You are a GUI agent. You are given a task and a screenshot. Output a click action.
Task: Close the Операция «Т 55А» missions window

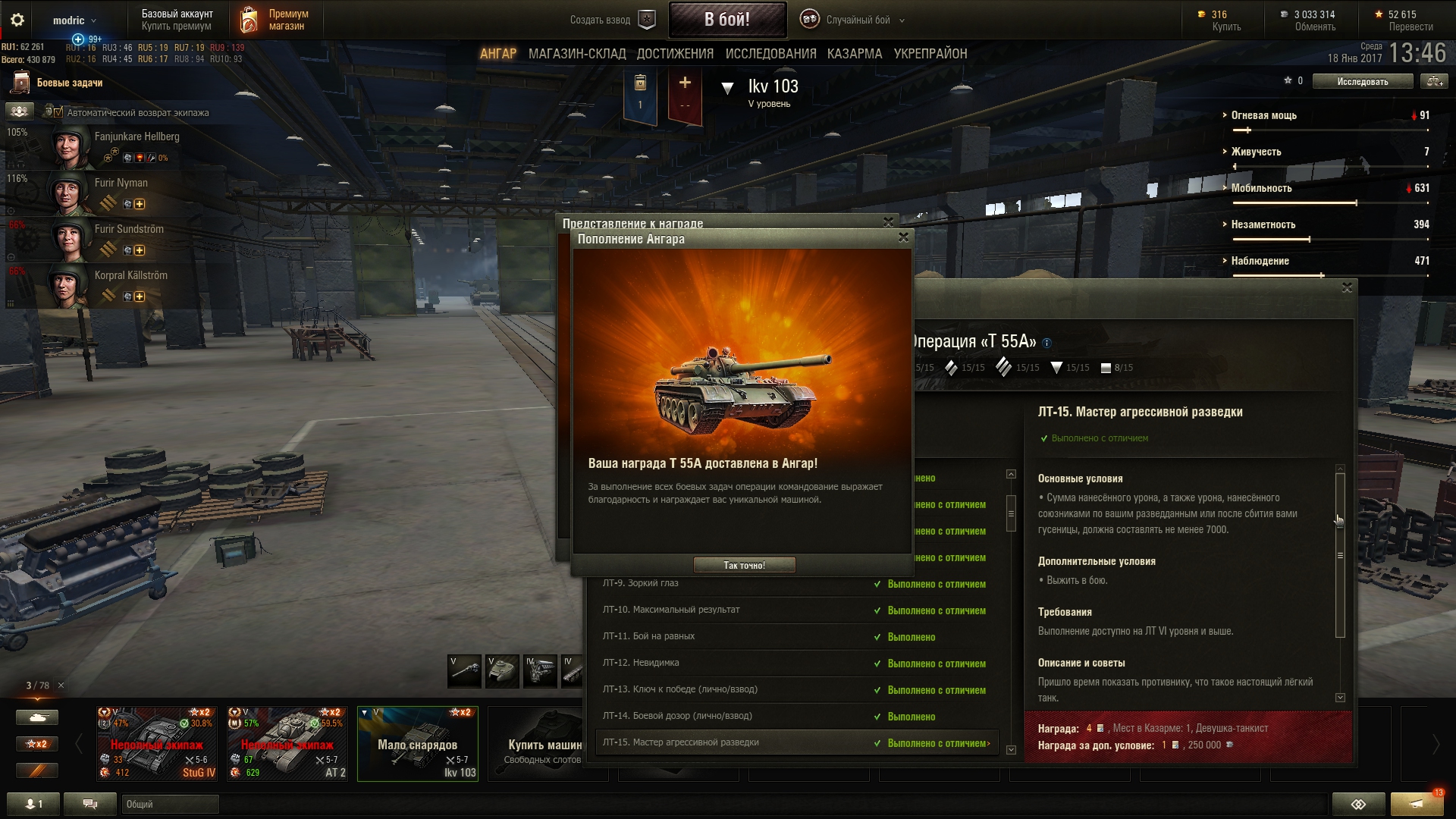pos(1347,287)
